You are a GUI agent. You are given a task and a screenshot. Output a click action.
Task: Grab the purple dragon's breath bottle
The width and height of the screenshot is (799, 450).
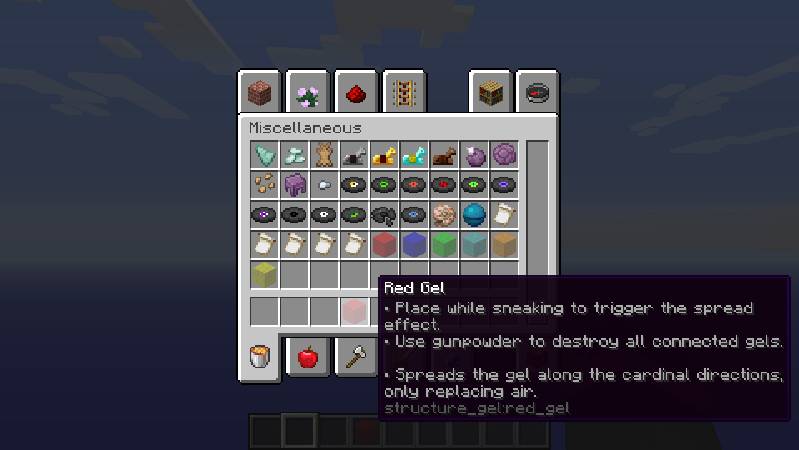[x=474, y=155]
